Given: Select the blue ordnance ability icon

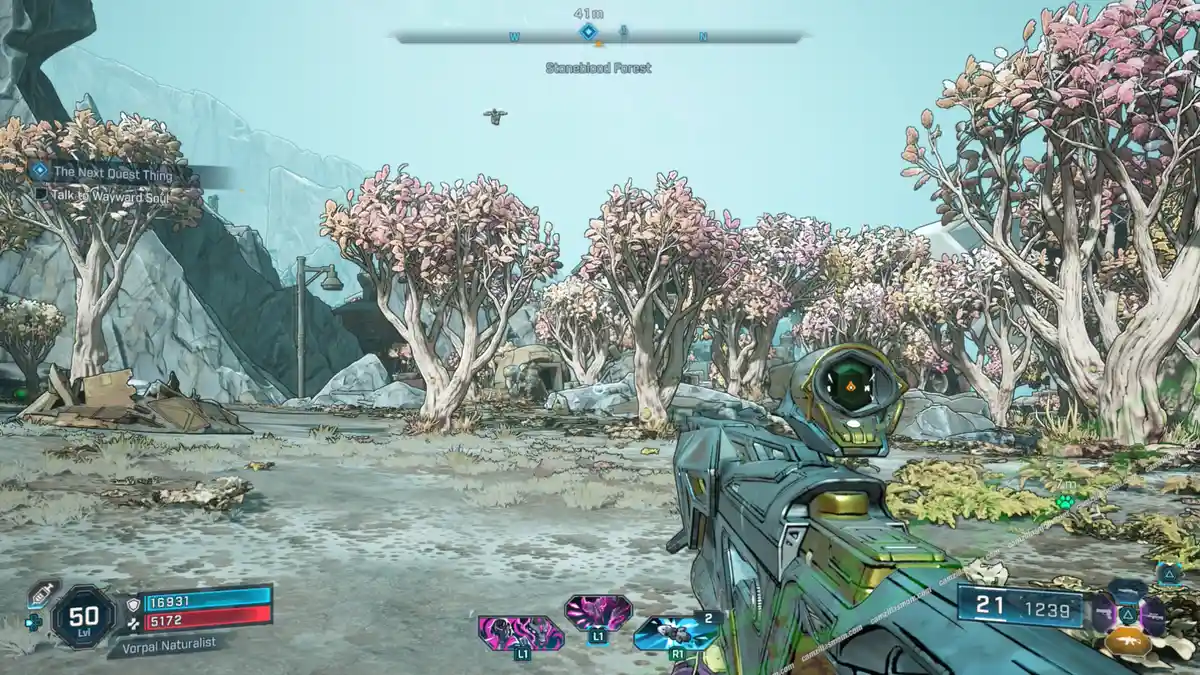Looking at the screenshot, I should click(x=675, y=631).
